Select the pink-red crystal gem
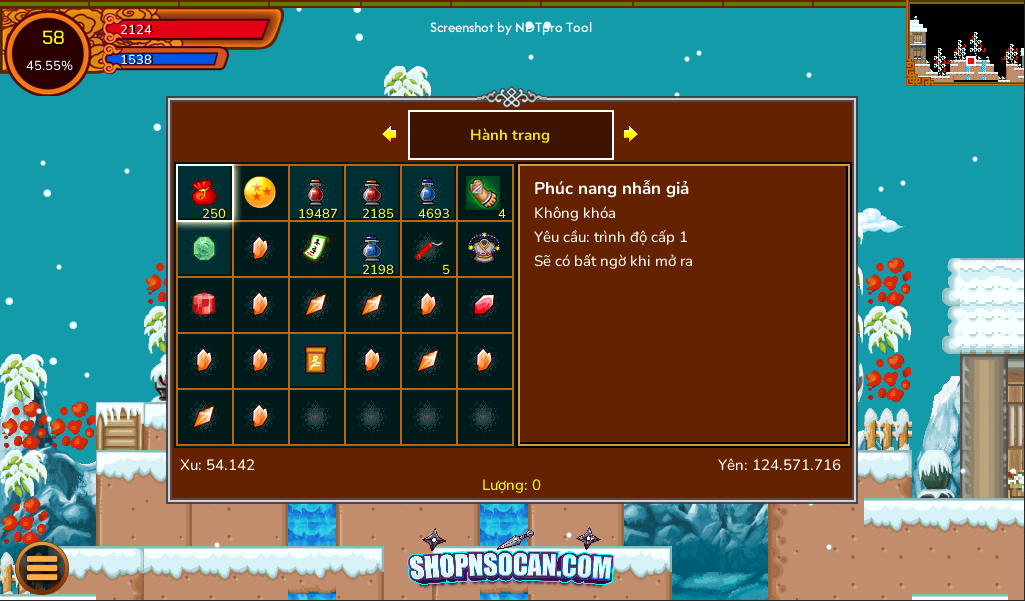The width and height of the screenshot is (1025, 601). pyautogui.click(x=484, y=304)
